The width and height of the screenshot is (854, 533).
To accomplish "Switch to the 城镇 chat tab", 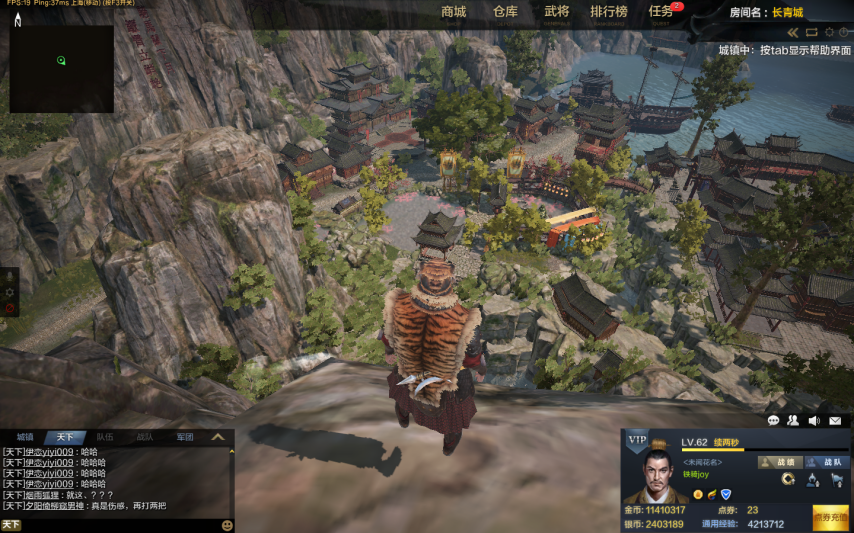I will [x=25, y=437].
